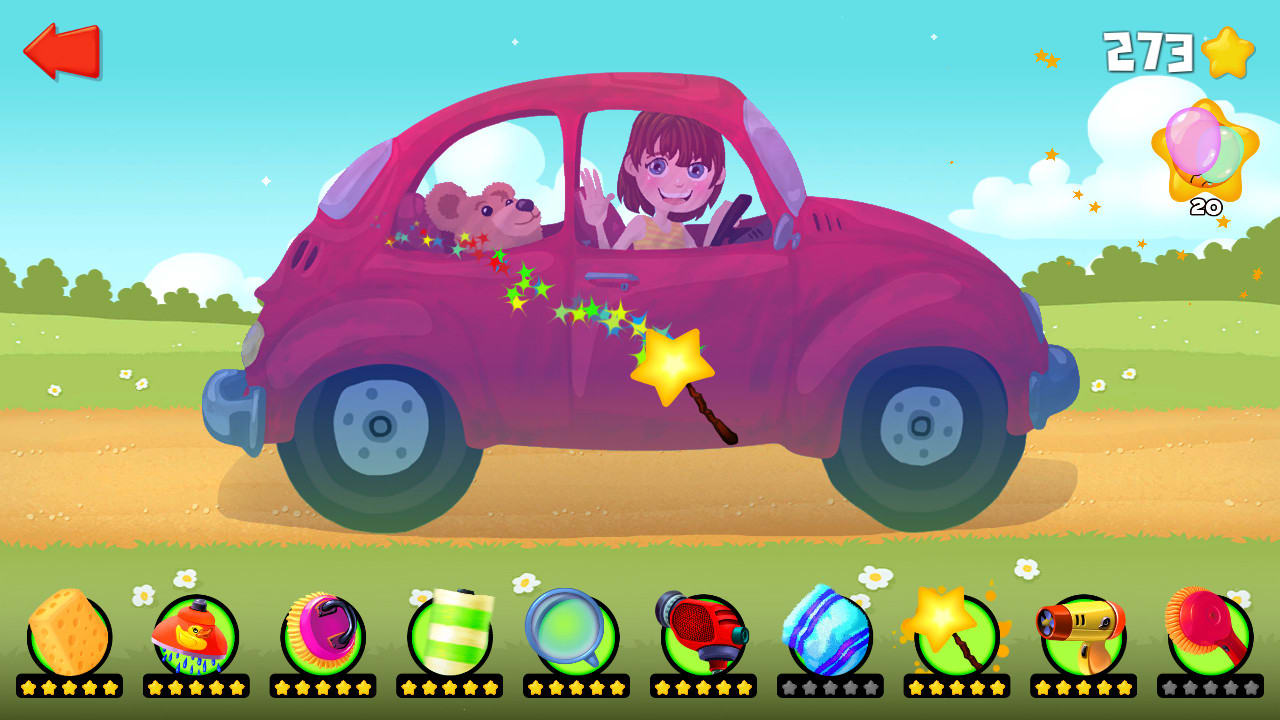The height and width of the screenshot is (720, 1280).
Task: Grab the red spray washer tool
Action: [701, 631]
